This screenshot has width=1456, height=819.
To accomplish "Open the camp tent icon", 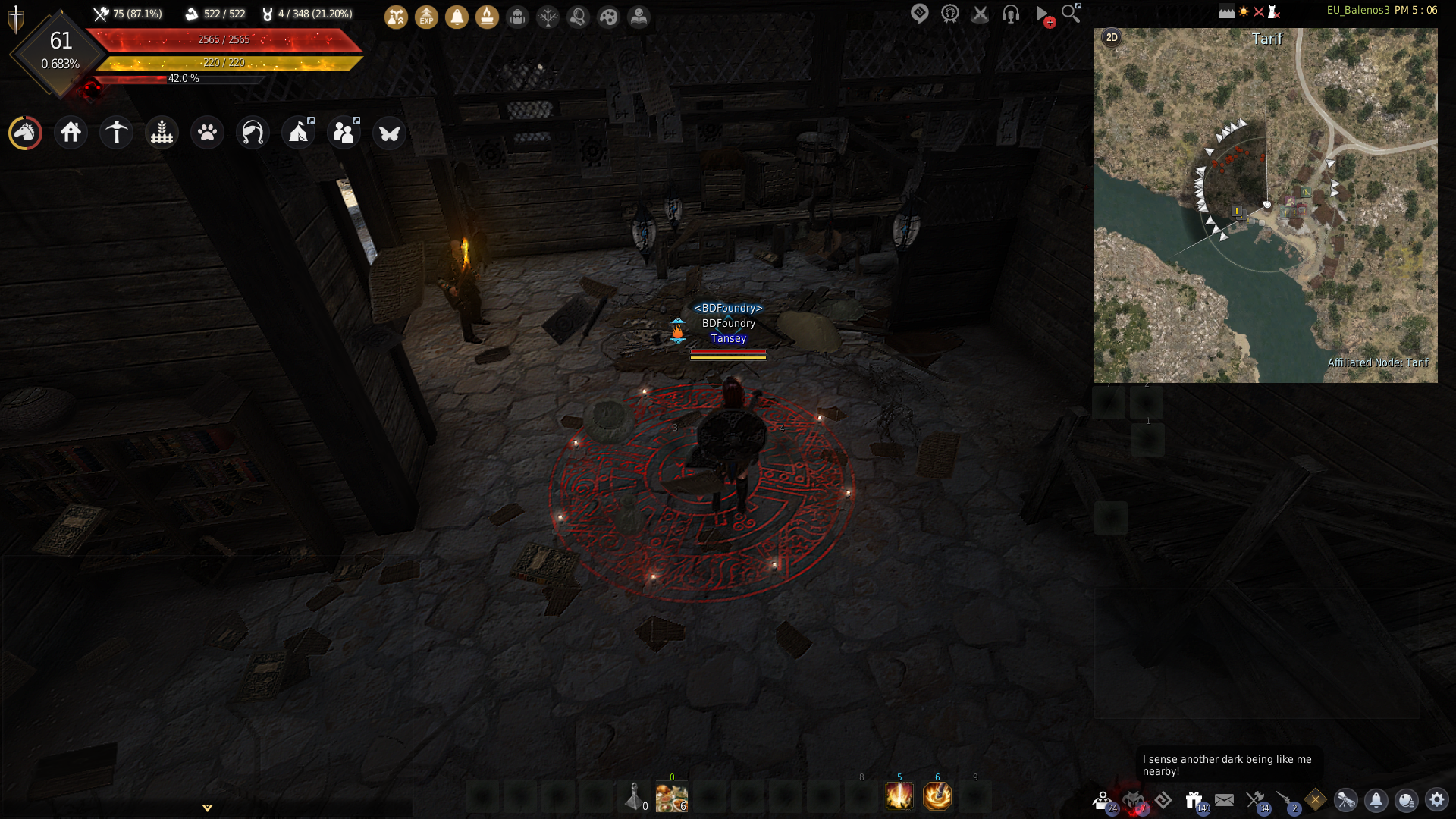I will 298,133.
